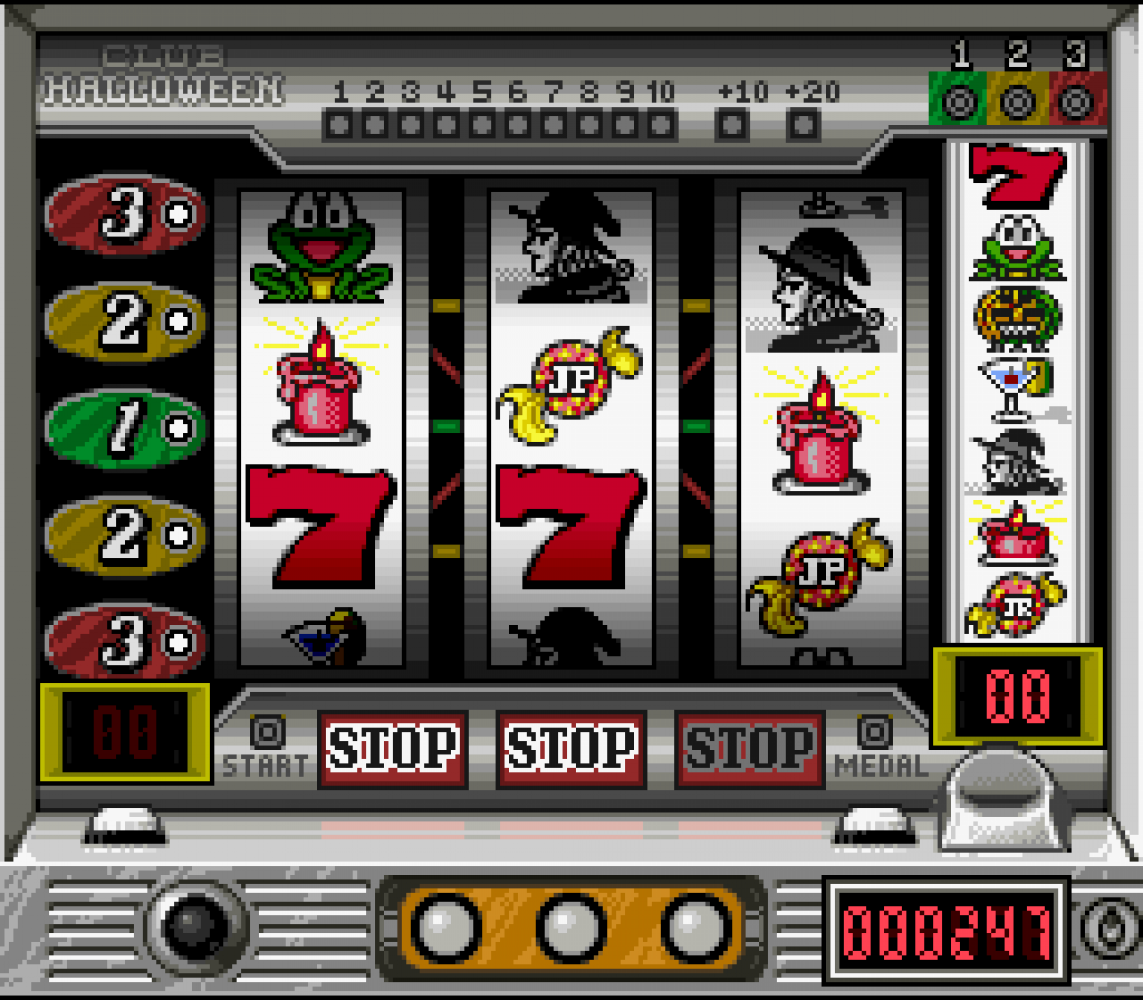Click the +10 bonus lamp
The height and width of the screenshot is (1000, 1143).
coord(733,125)
